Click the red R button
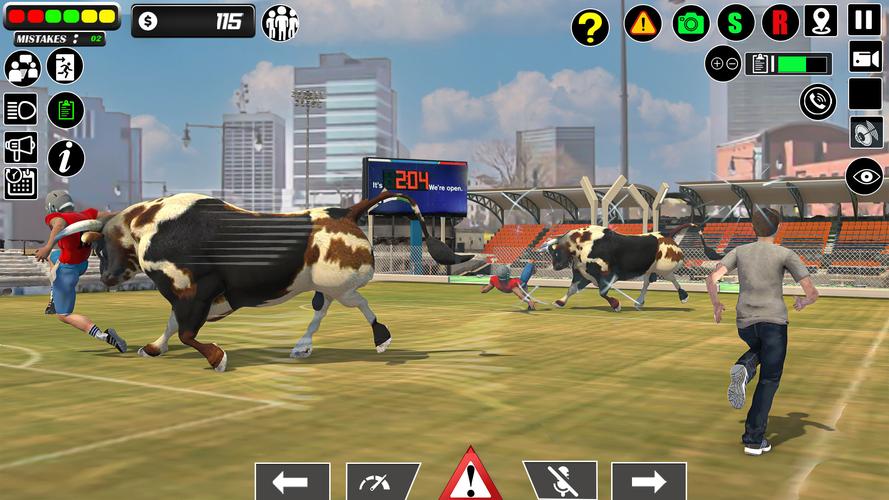This screenshot has height=500, width=889. [x=780, y=23]
